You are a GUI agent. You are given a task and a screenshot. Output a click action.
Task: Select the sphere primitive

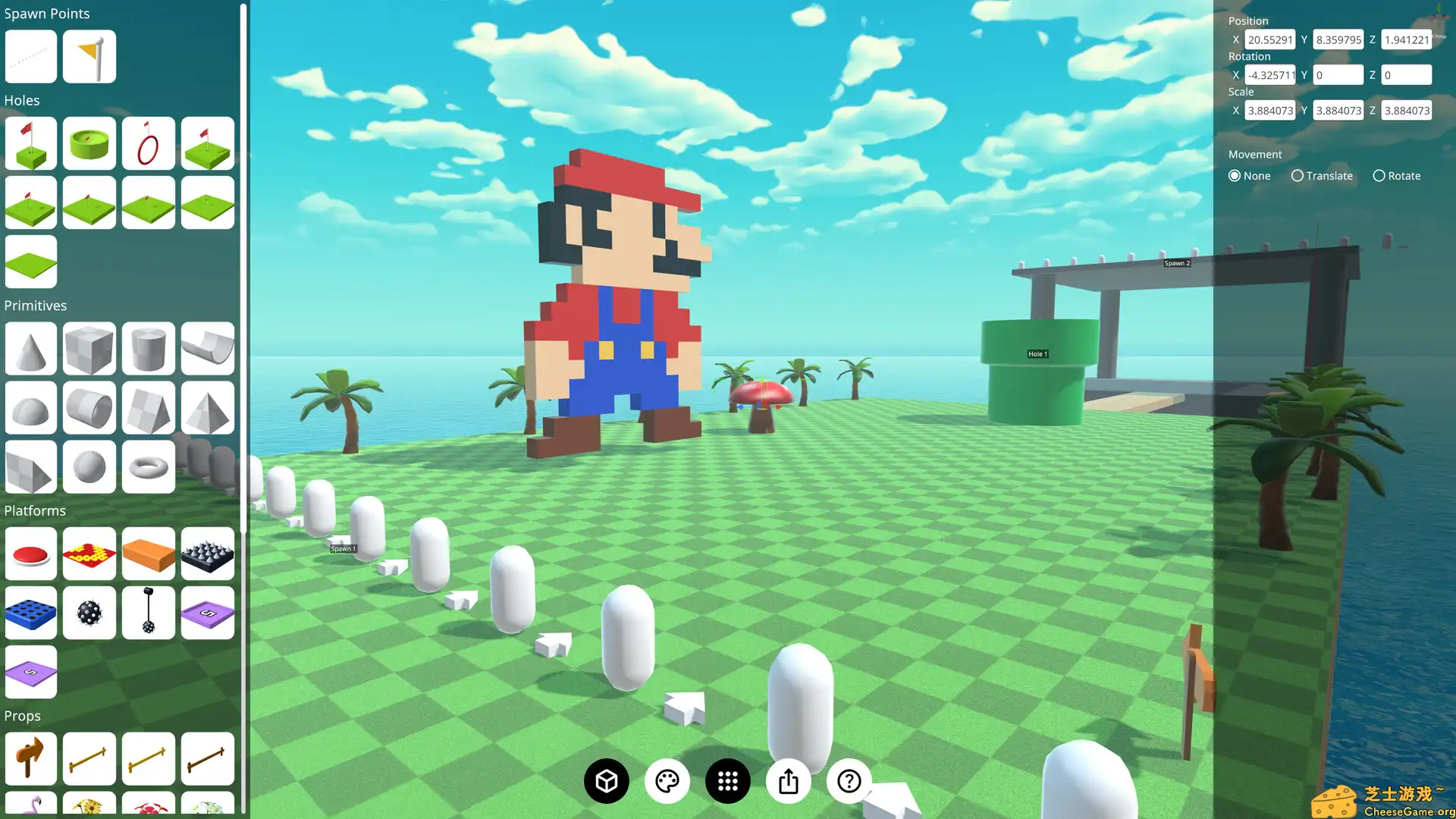pyautogui.click(x=89, y=467)
